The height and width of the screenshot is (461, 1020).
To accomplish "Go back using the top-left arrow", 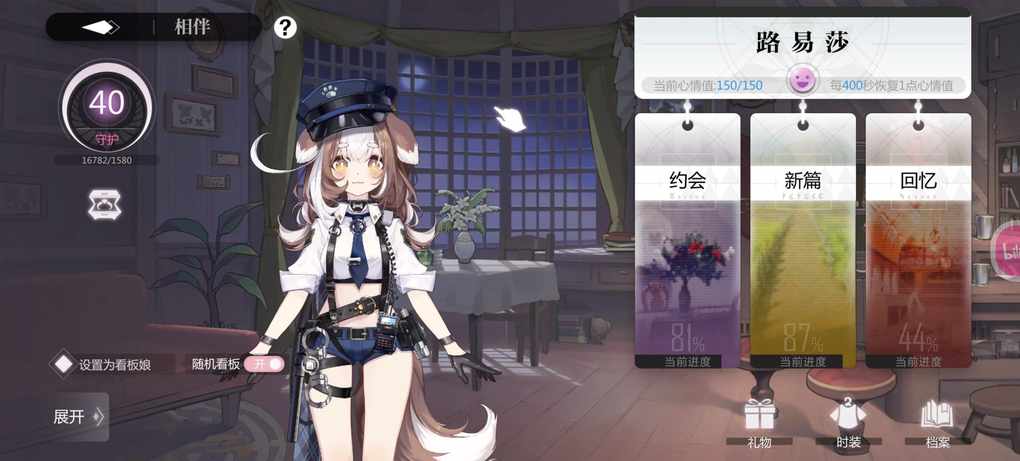I will coord(100,27).
